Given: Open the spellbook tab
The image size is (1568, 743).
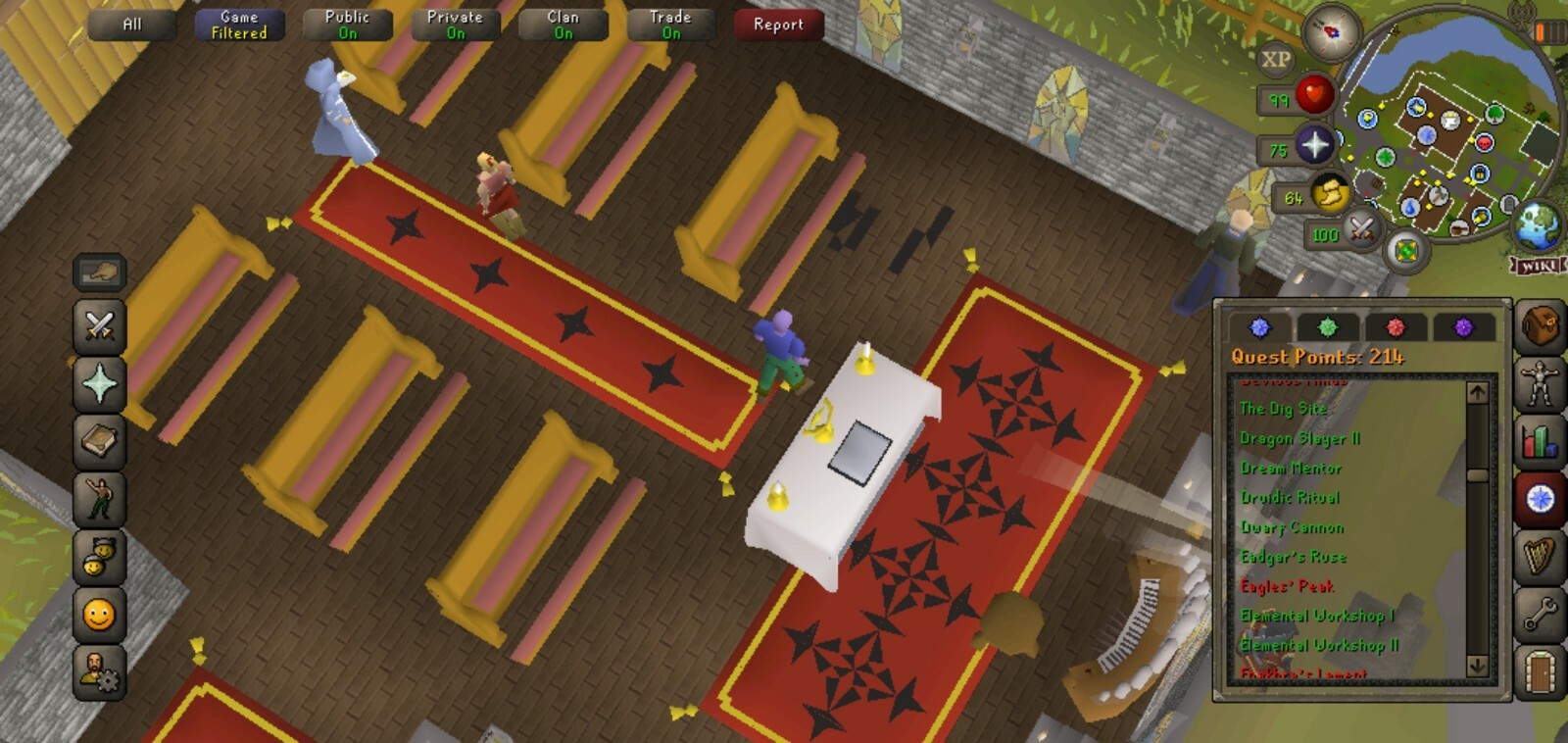Looking at the screenshot, I should click(x=99, y=441).
